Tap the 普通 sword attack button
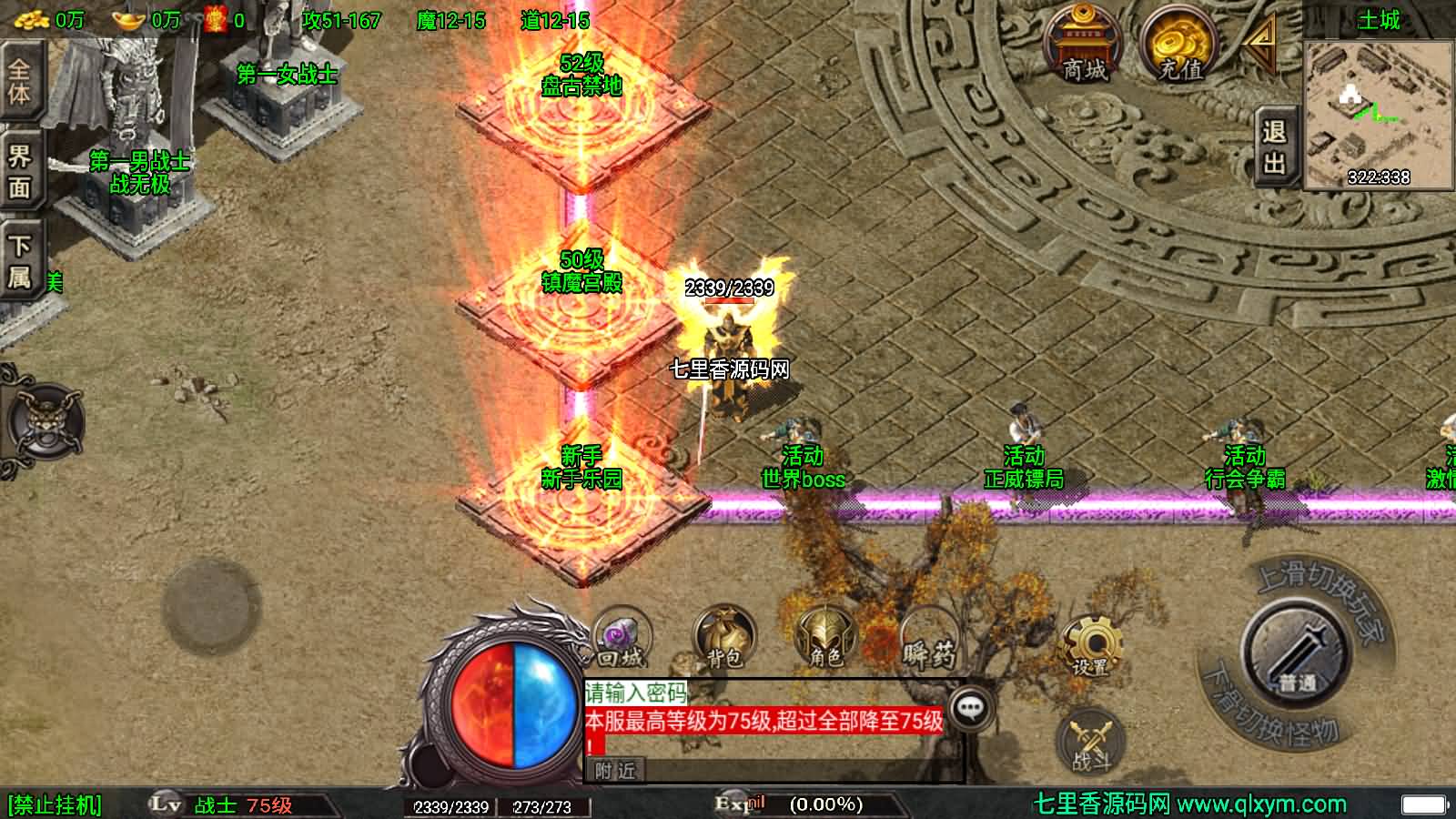Viewport: 1456px width, 819px height. point(1296,650)
